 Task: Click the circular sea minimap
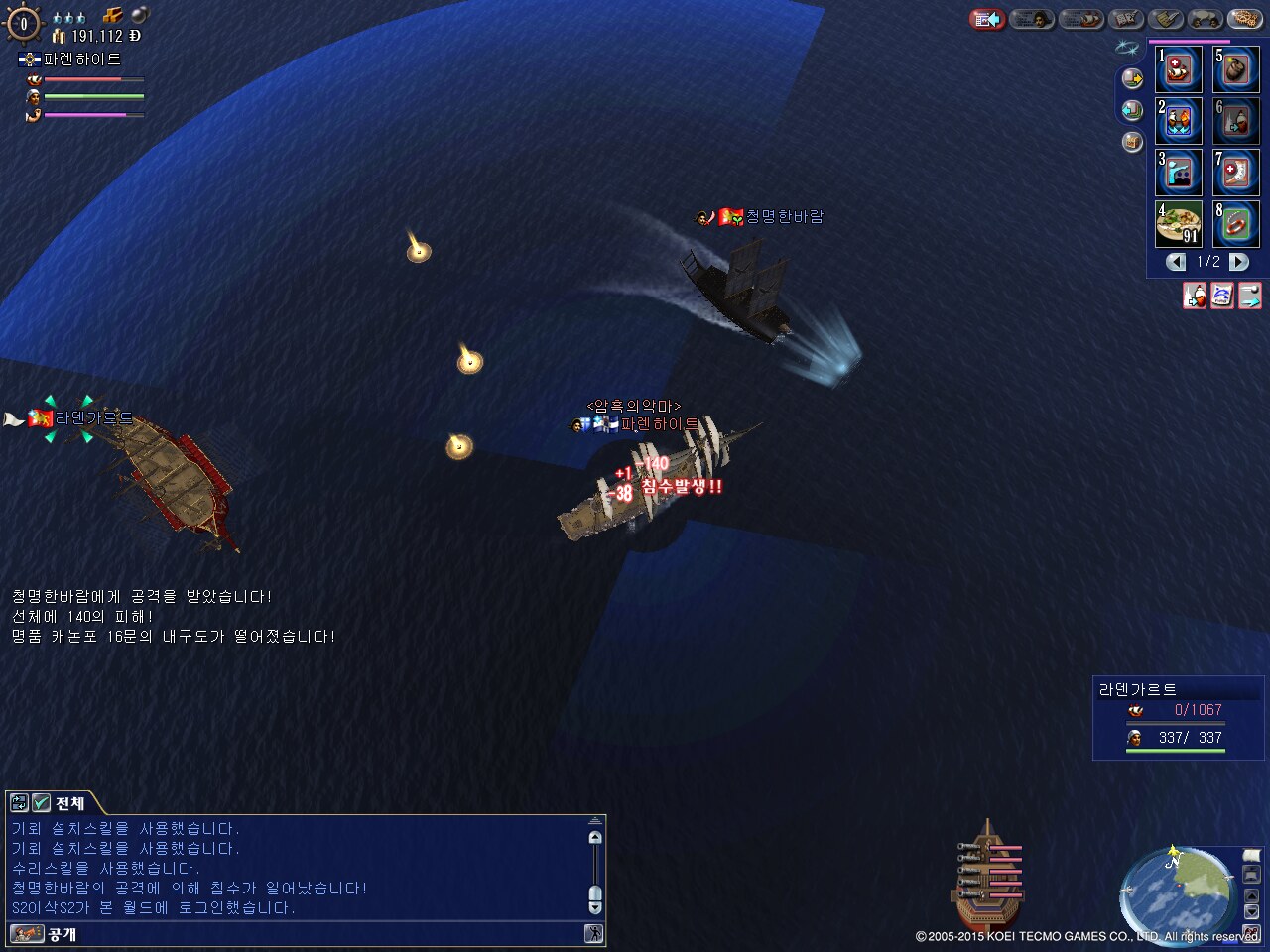pyautogui.click(x=1178, y=891)
